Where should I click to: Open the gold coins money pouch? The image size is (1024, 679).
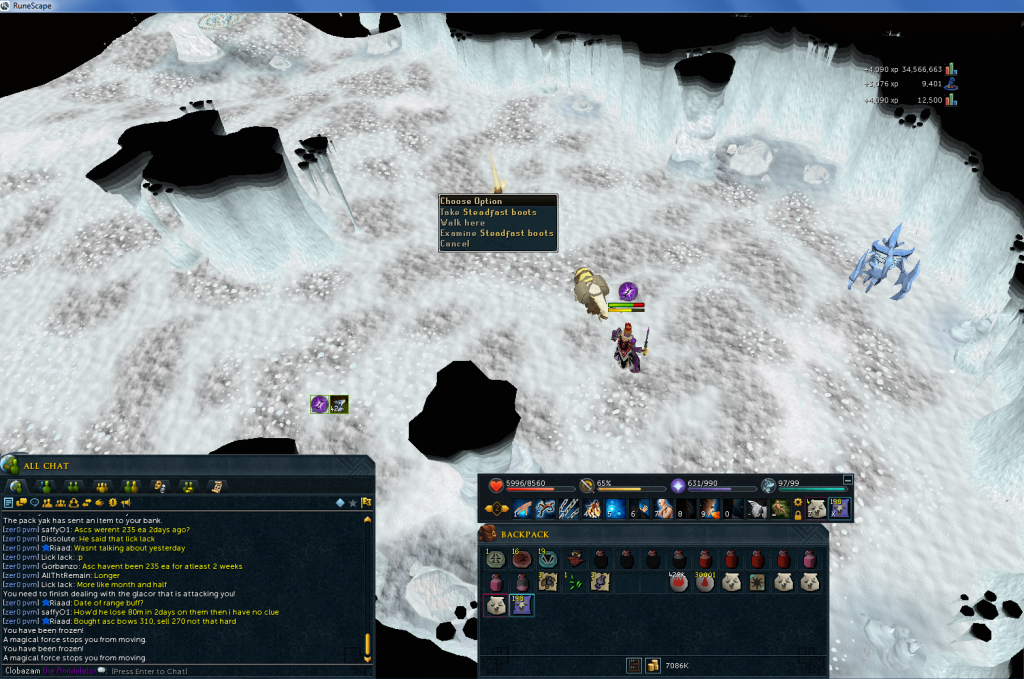tap(651, 665)
